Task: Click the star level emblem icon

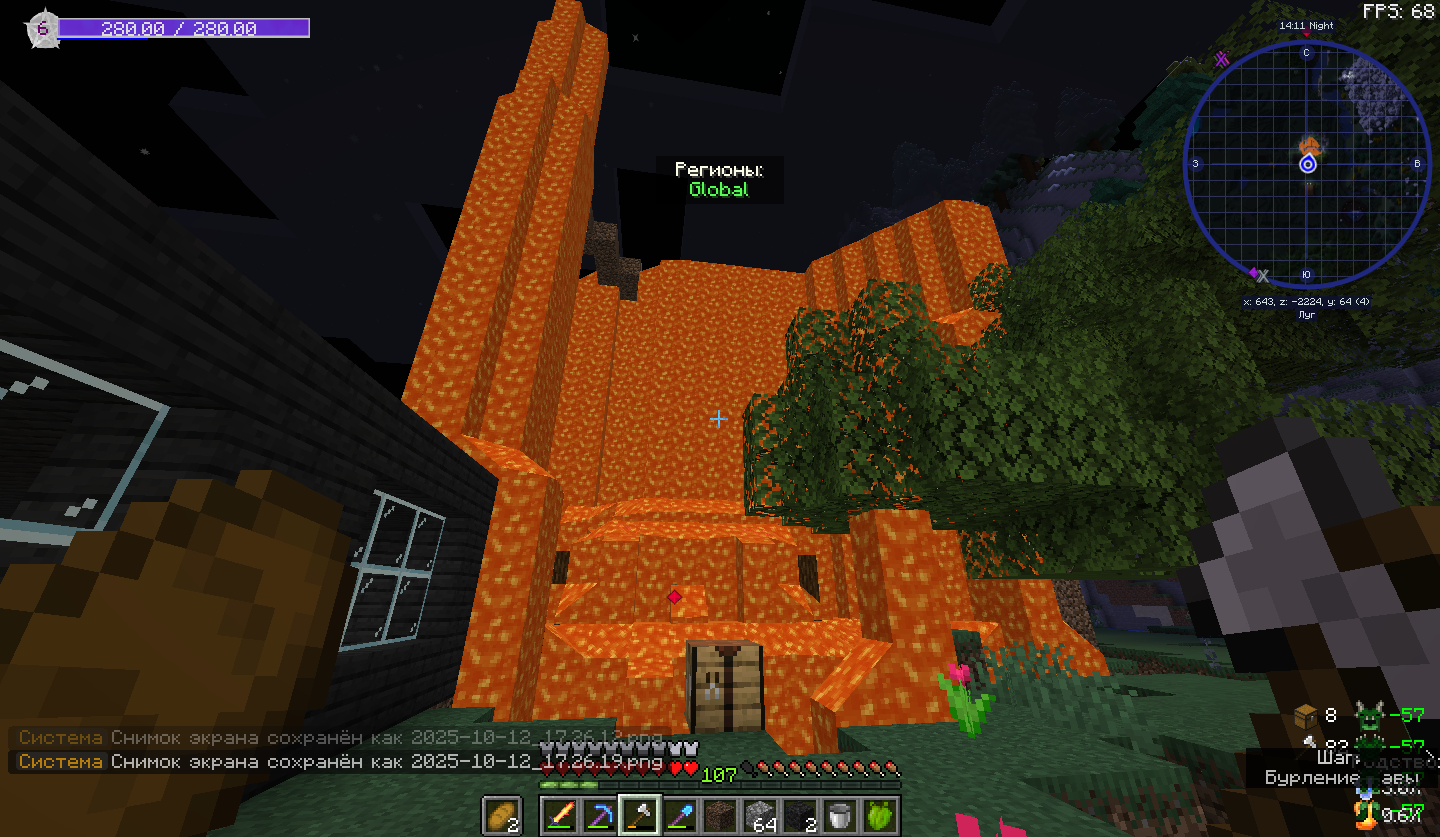Action: [x=42, y=28]
